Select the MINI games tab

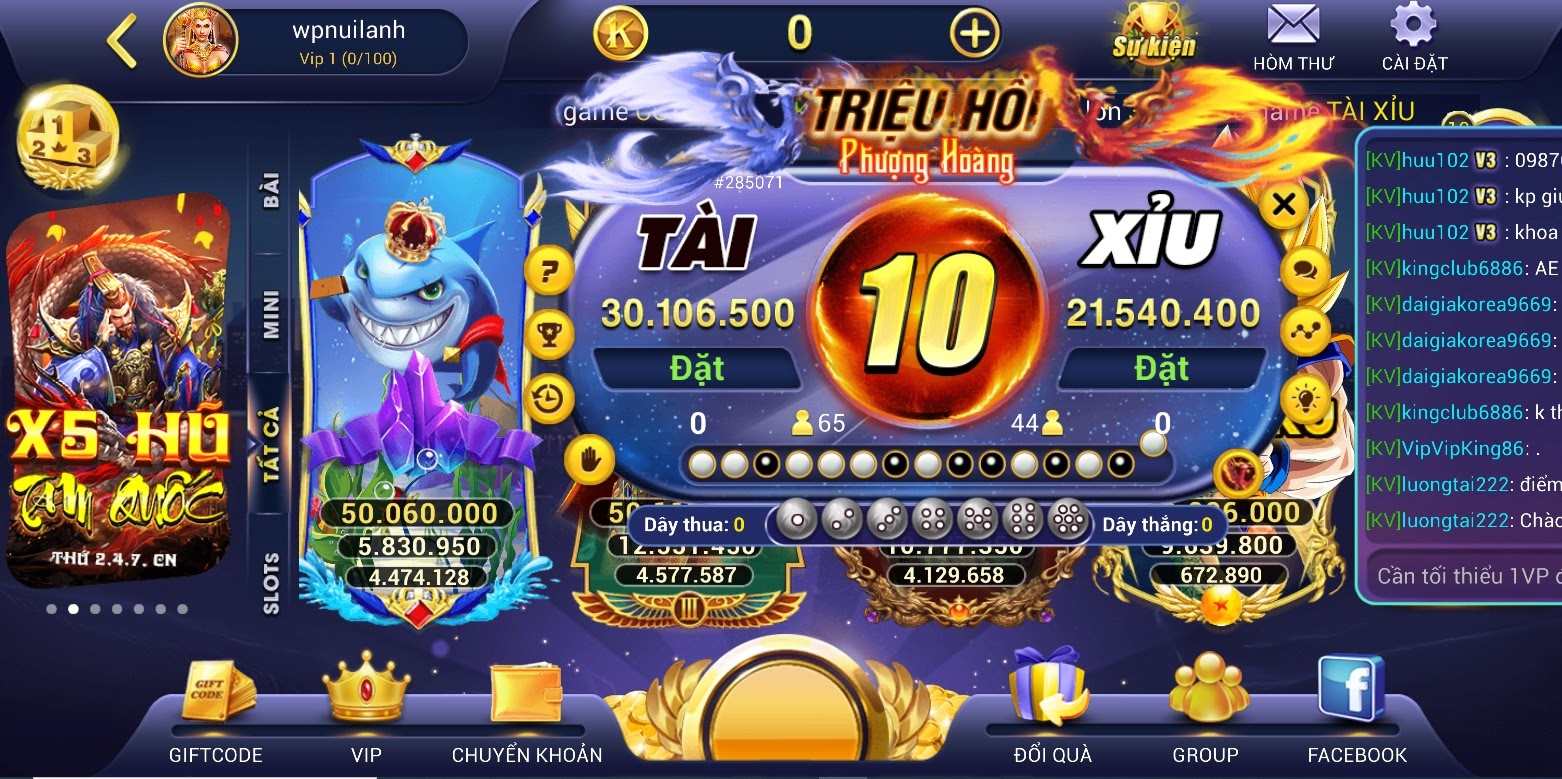point(270,315)
